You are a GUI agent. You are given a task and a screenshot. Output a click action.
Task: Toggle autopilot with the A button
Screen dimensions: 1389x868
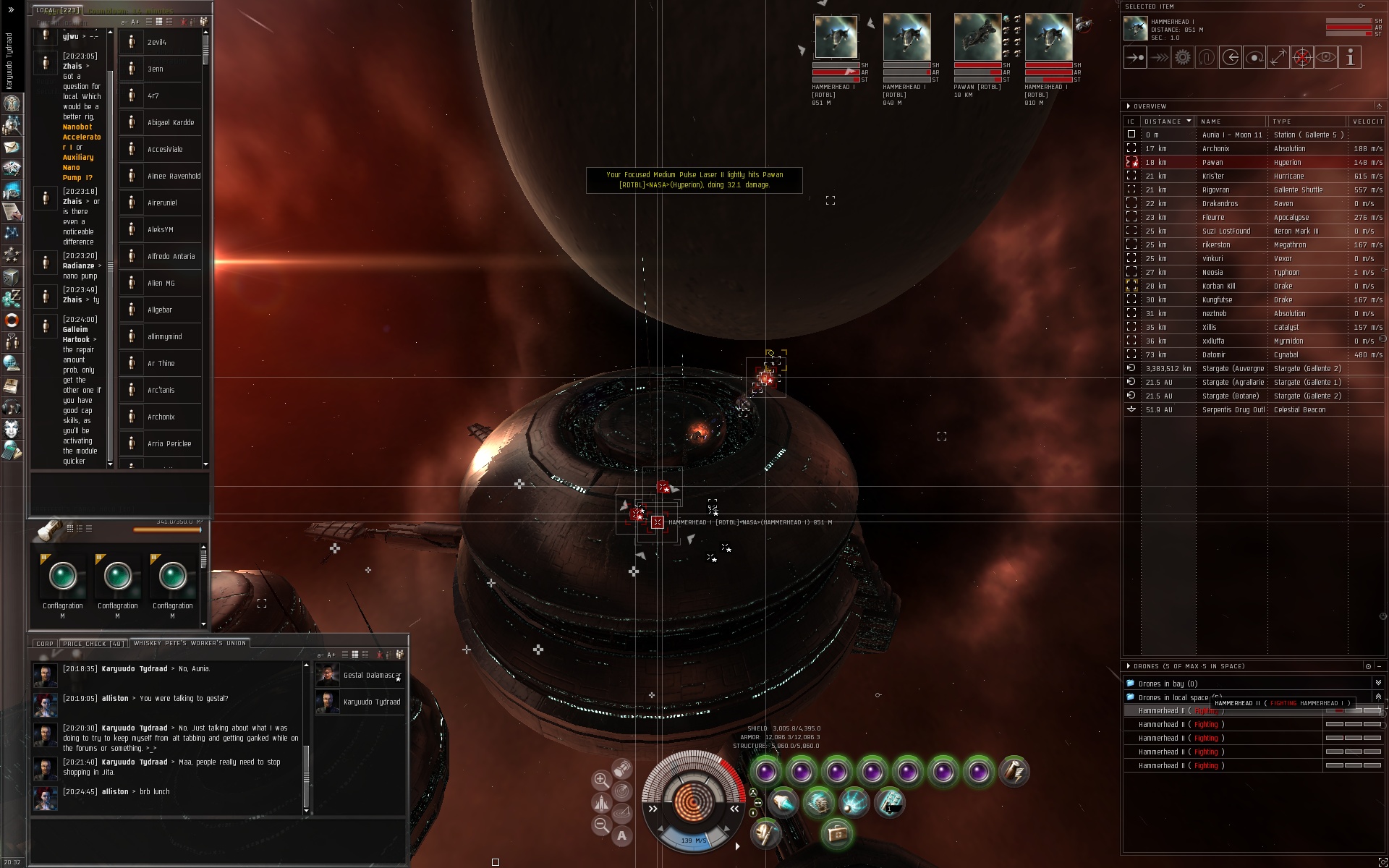(x=621, y=836)
